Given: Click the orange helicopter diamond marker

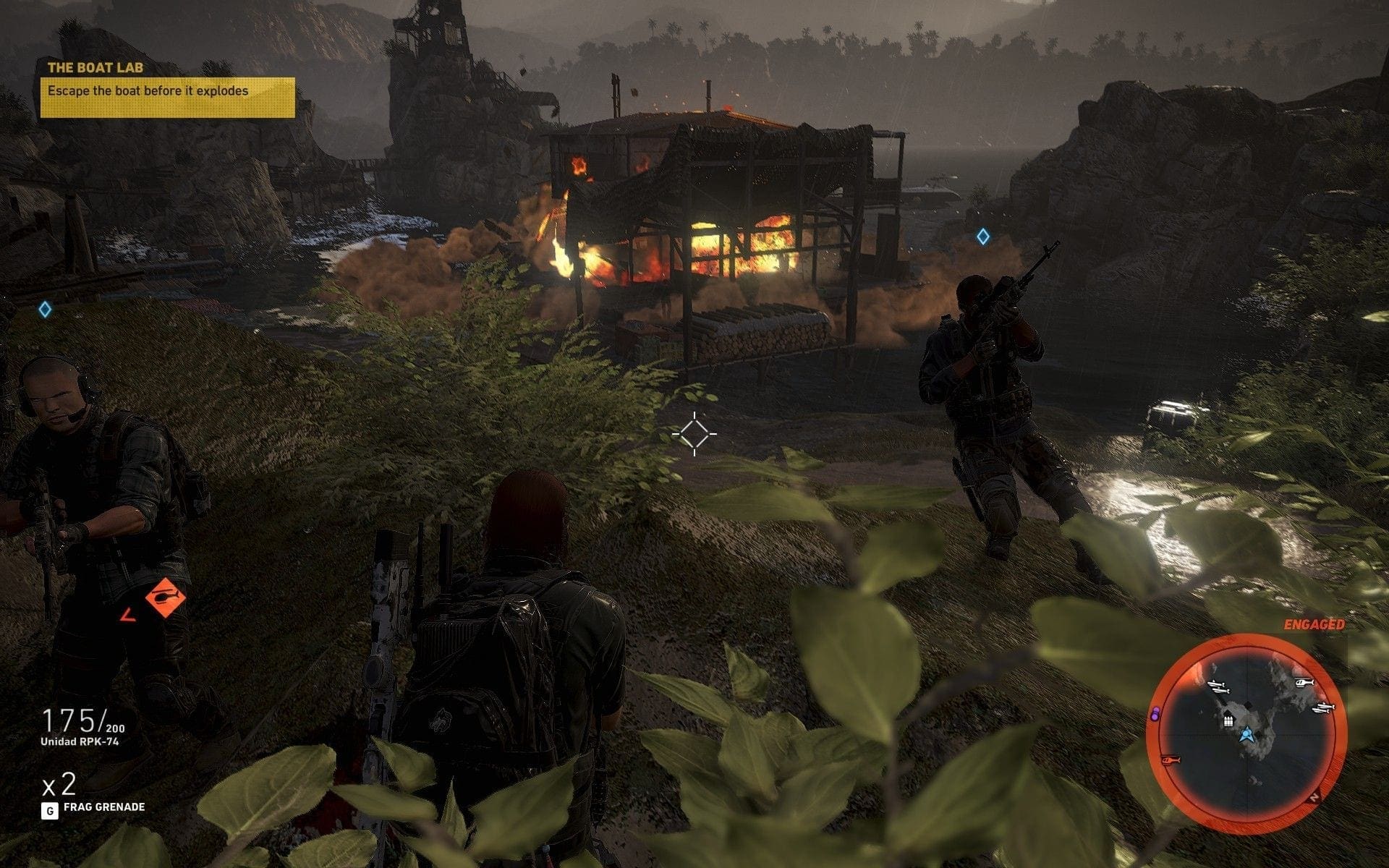Looking at the screenshot, I should 165,597.
